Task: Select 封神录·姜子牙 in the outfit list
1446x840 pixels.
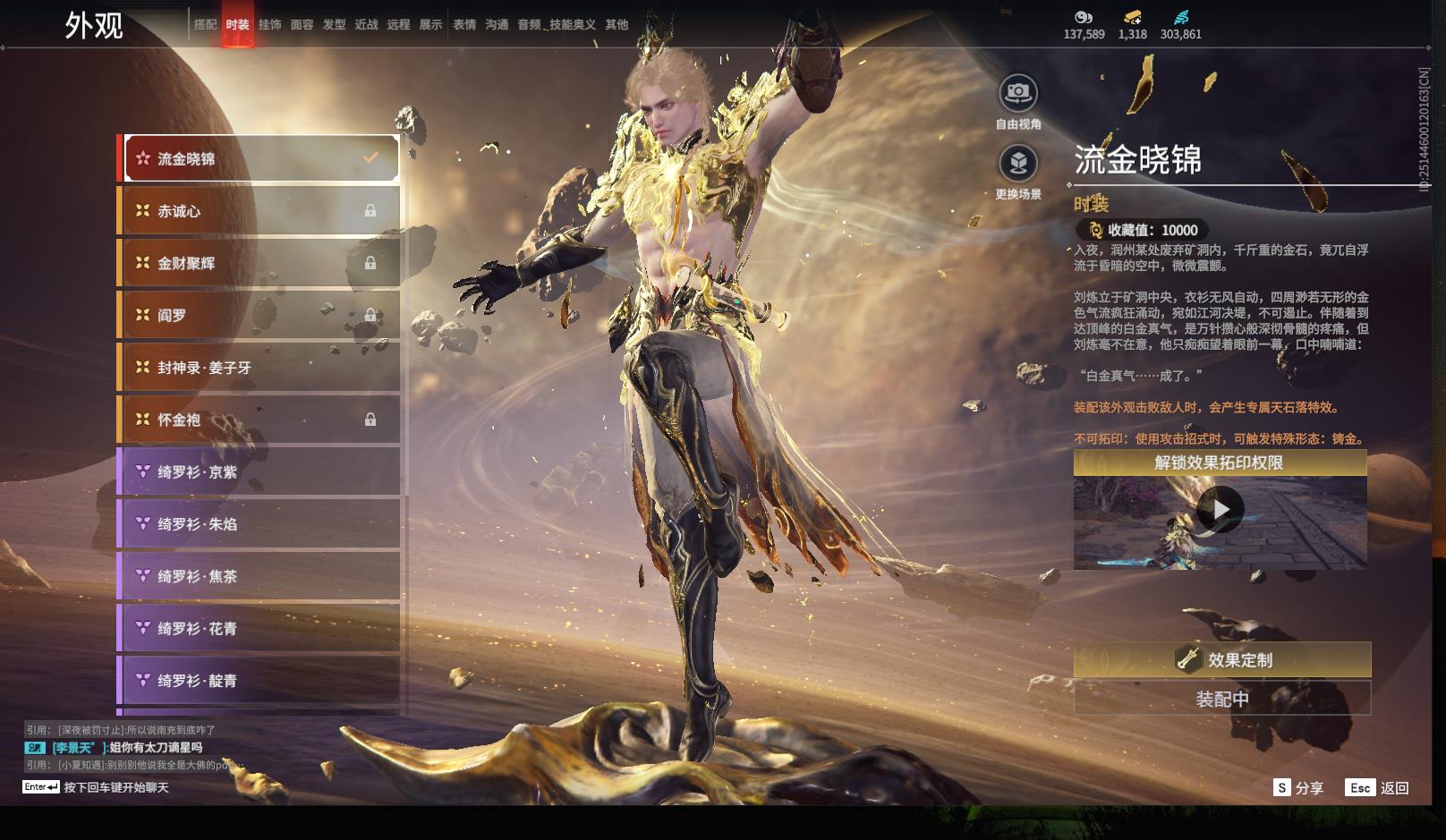Action: [x=259, y=368]
